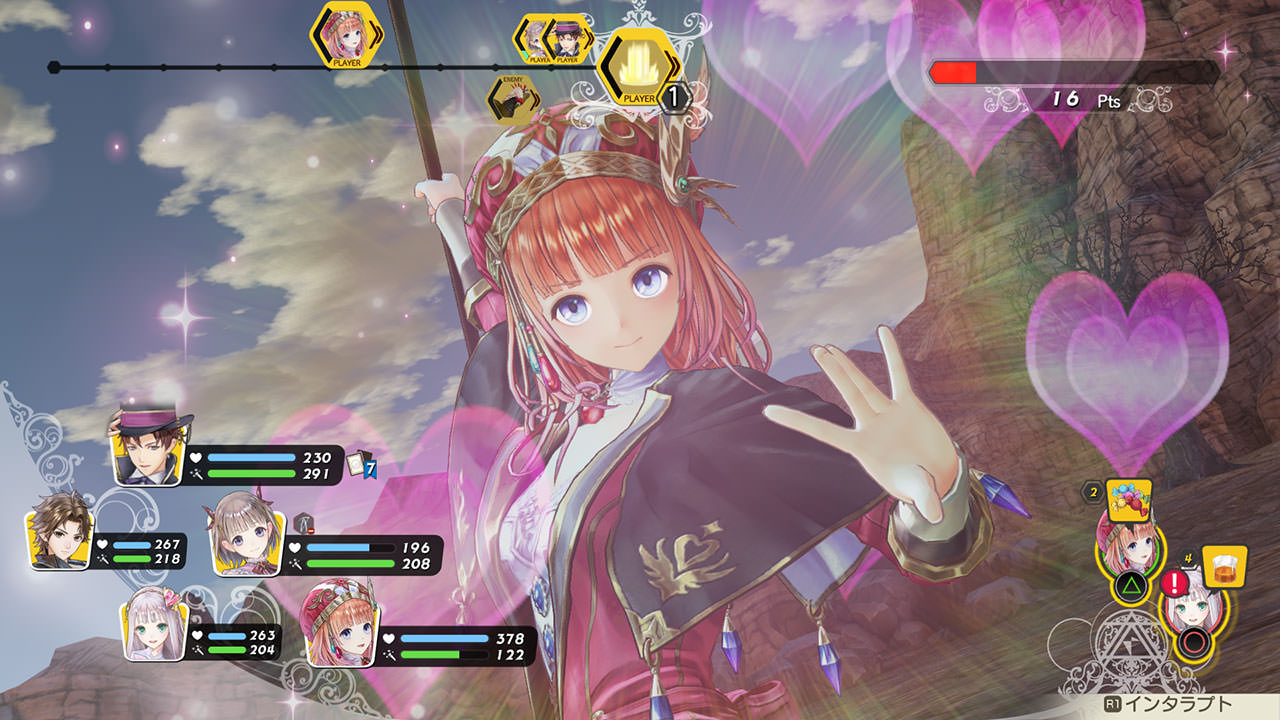Inspect the grey hexagon debuff status icon

pos(304,522)
